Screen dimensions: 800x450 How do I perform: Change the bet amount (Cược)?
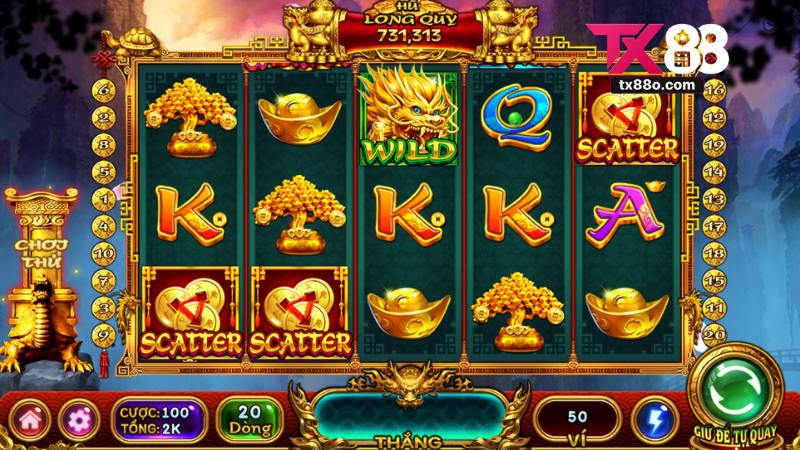(x=156, y=419)
